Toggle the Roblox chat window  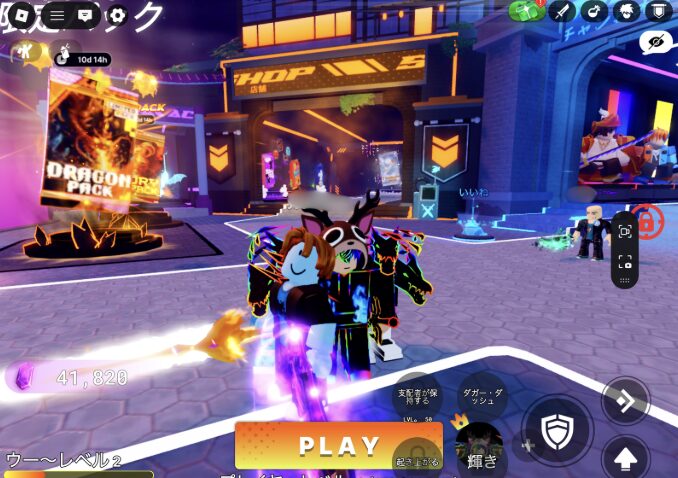pos(86,16)
